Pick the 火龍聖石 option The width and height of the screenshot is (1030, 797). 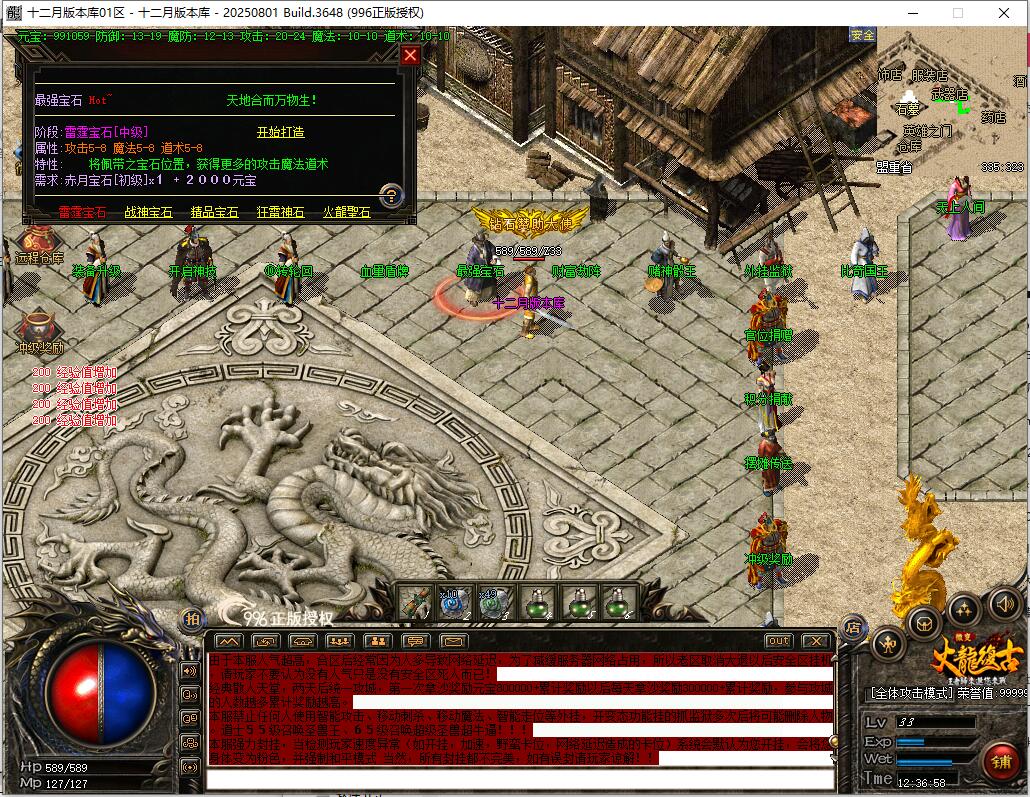click(x=346, y=212)
